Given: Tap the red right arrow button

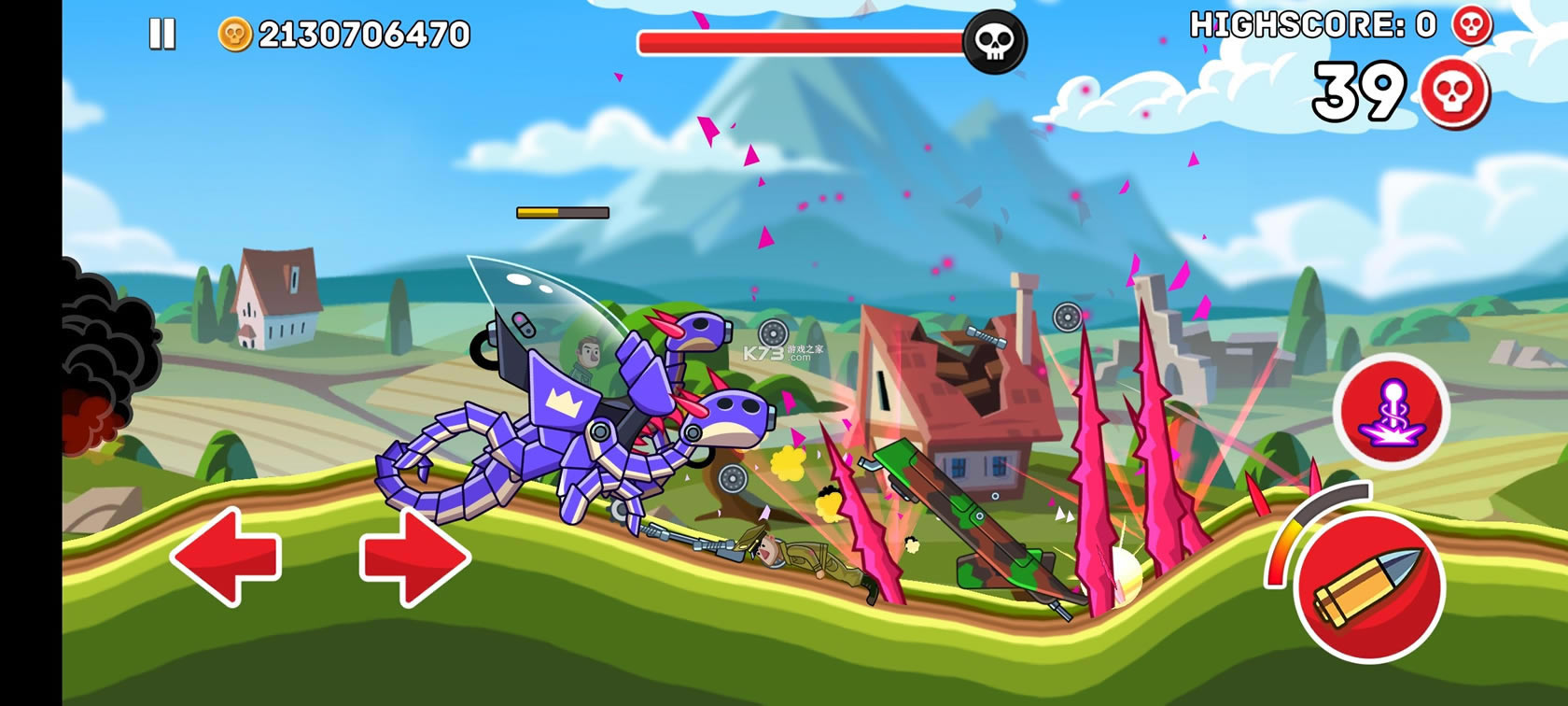Looking at the screenshot, I should coord(414,557).
